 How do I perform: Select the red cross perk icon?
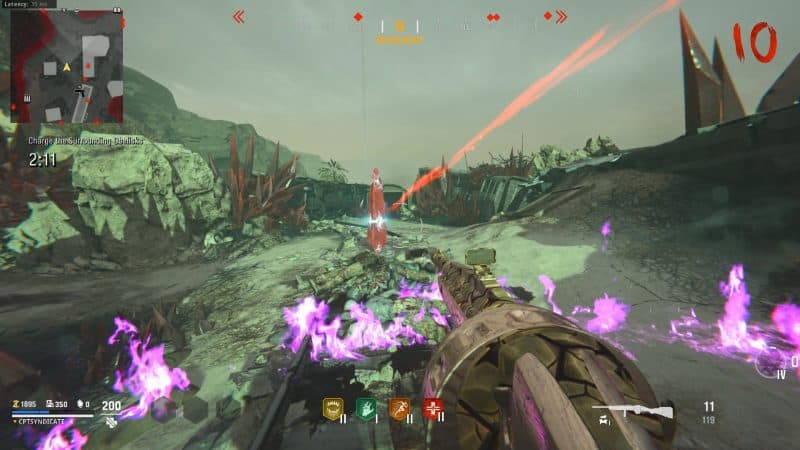pyautogui.click(x=433, y=407)
